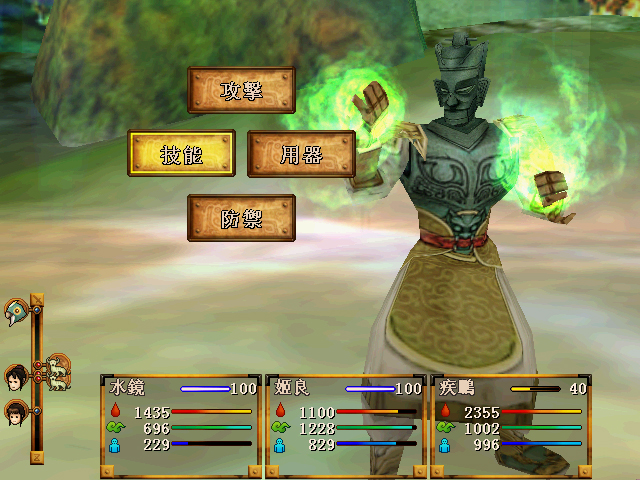Pick the 防禦 defend command

pos(241,218)
